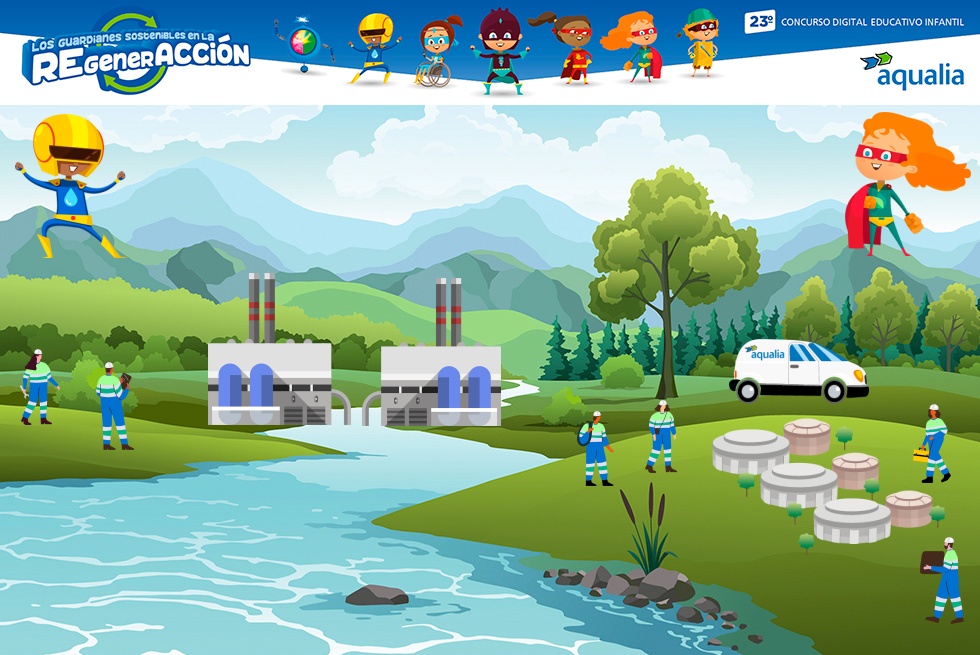The width and height of the screenshot is (980, 655).
Task: Open the aqualia logo link
Action: point(912,70)
